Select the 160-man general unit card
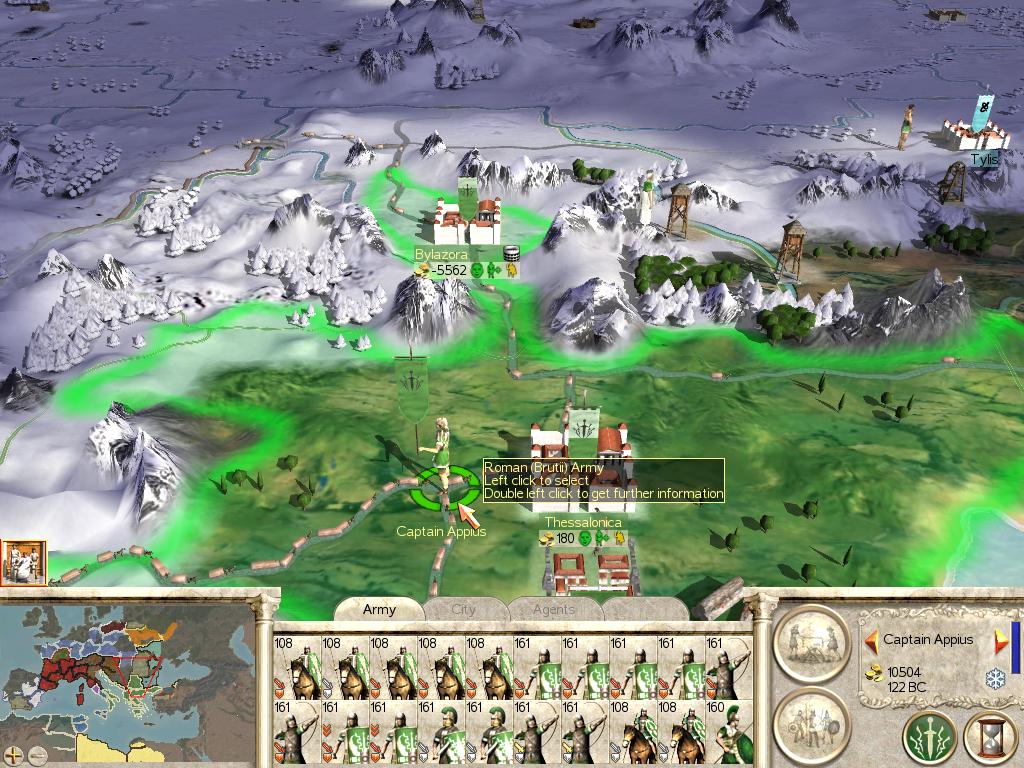The height and width of the screenshot is (768, 1024). click(729, 732)
